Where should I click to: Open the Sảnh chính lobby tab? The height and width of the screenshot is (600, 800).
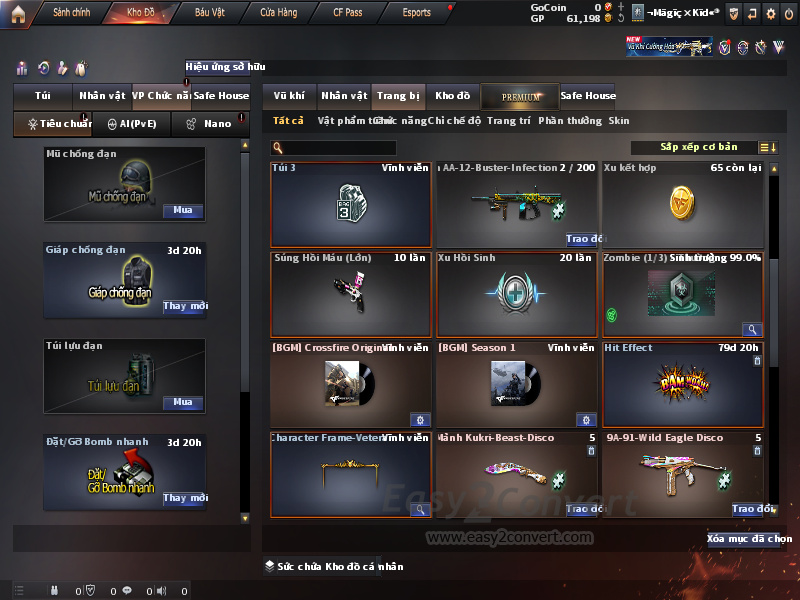[72, 13]
